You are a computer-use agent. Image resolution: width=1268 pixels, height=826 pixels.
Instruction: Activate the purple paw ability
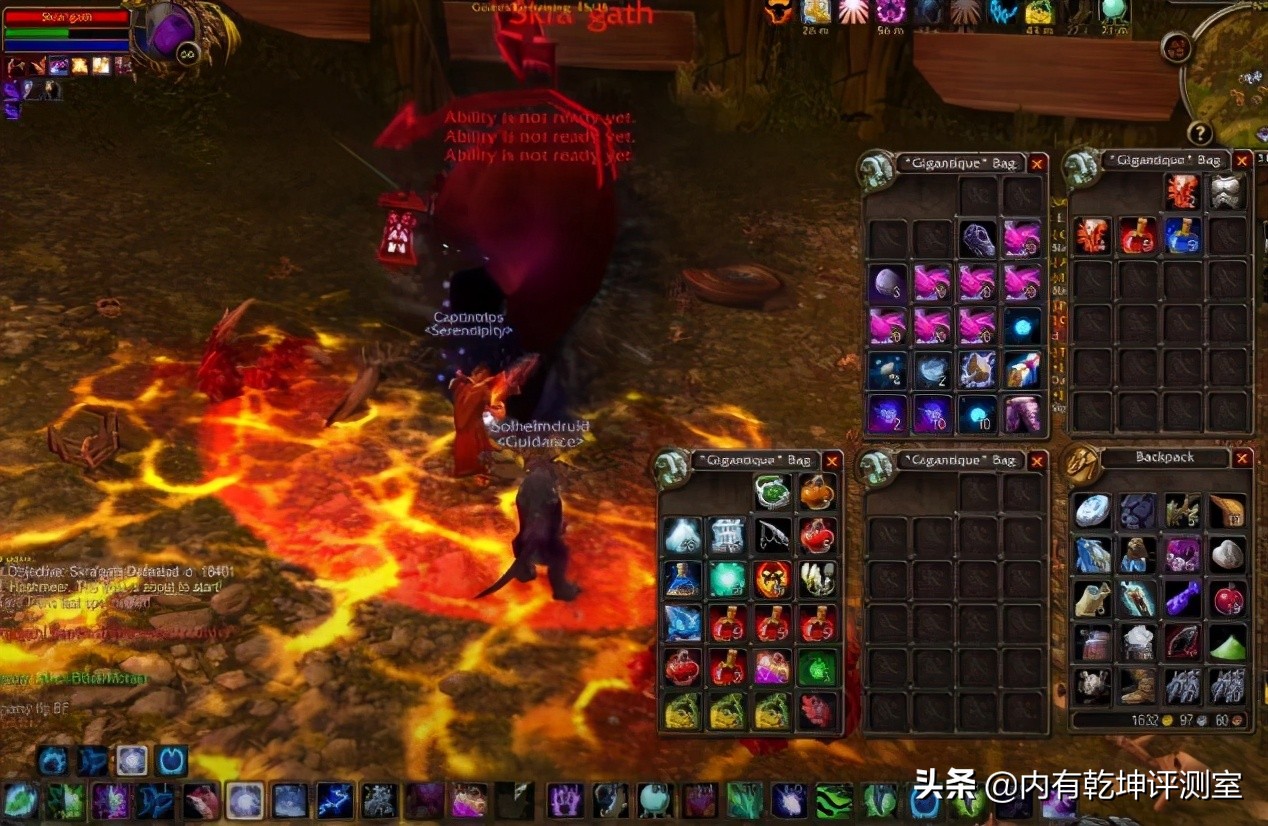565,800
